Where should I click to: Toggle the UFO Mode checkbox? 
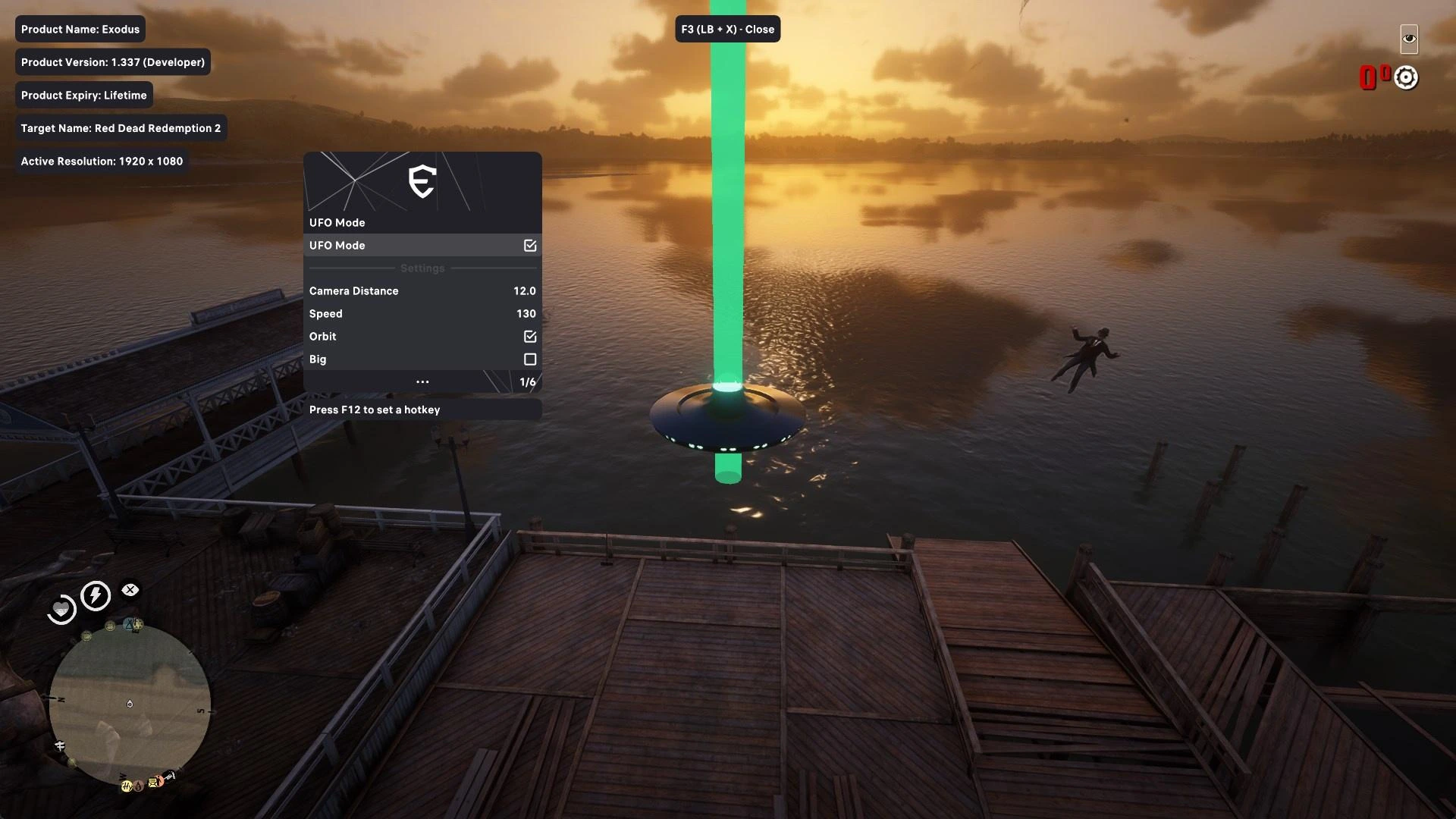(x=530, y=246)
